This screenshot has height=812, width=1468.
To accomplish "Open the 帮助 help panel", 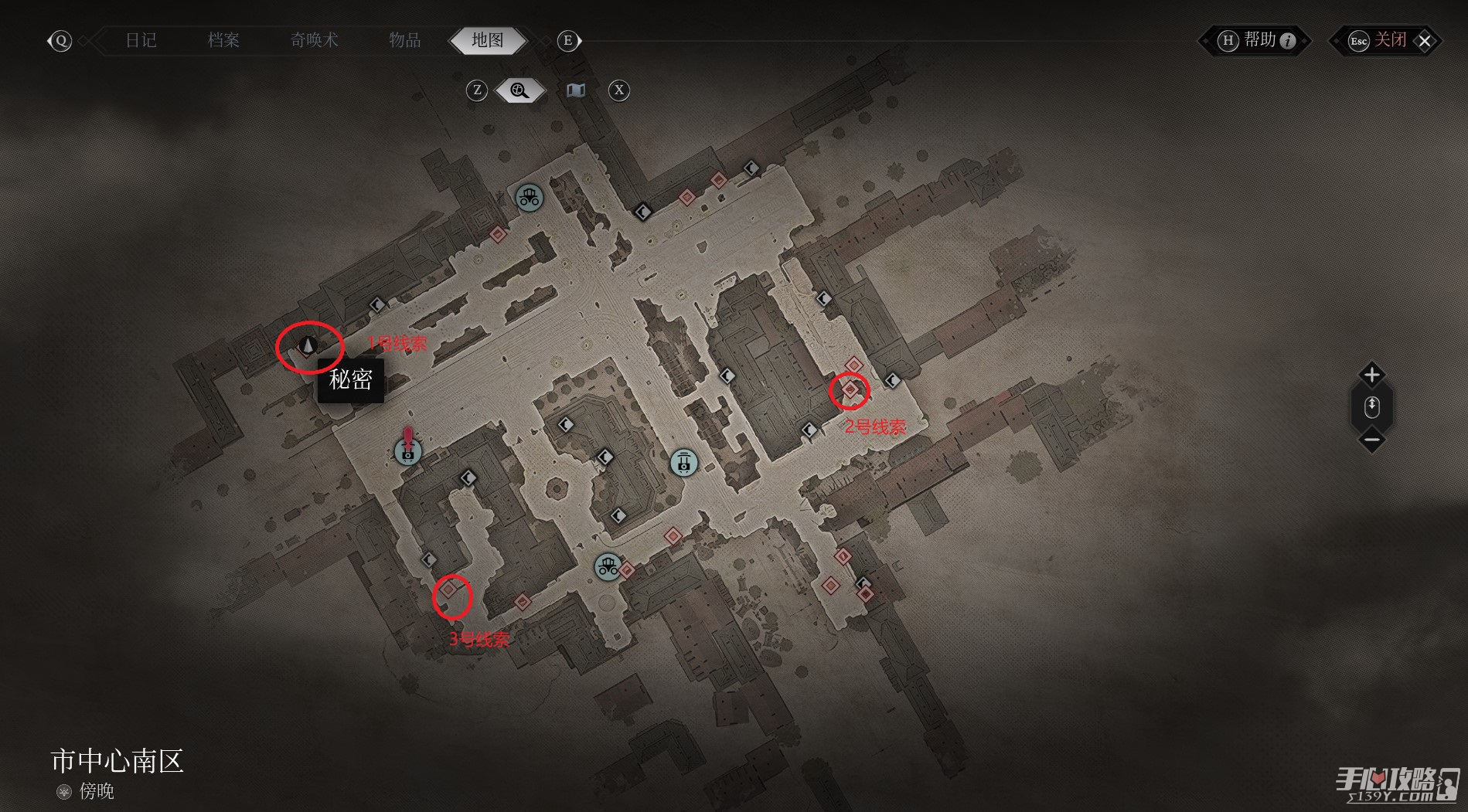I will pos(1256,41).
